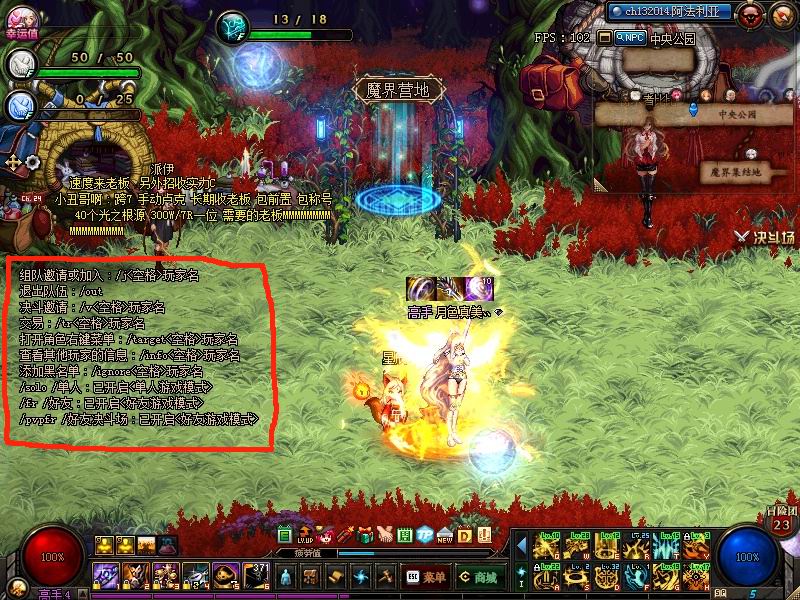Viewport: 800px width, 600px height.
Task: Click the red skull icon beside channel bar
Action: click(751, 13)
